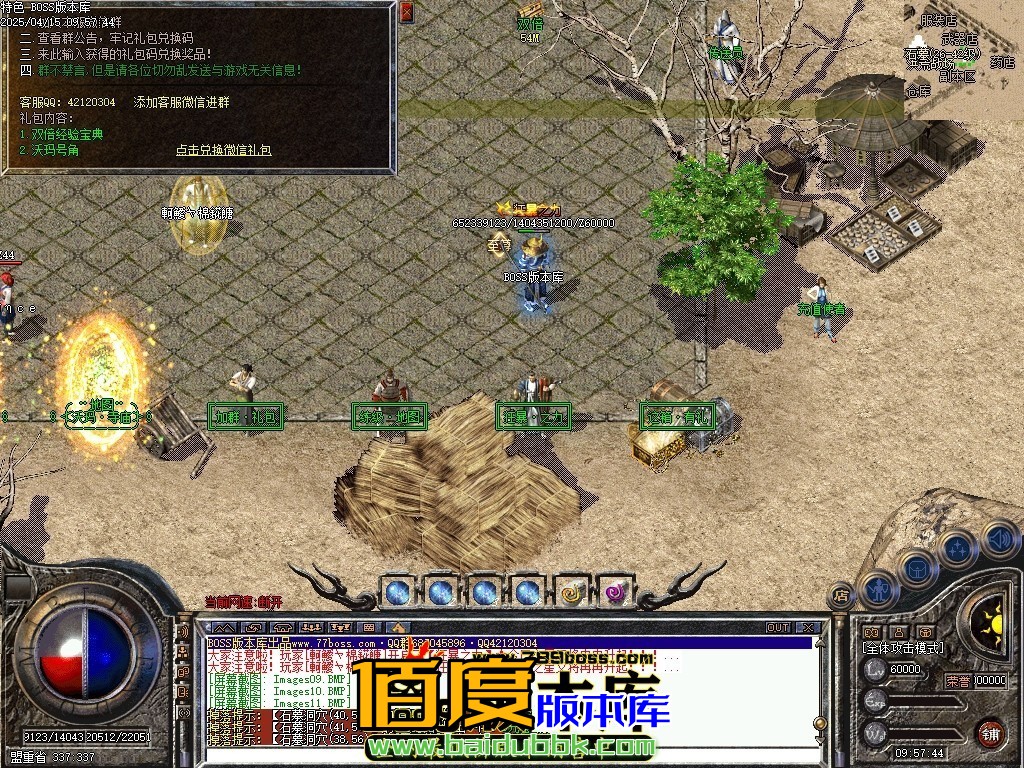Open the character equipment panel icon
This screenshot has width=1024, height=768.
click(x=880, y=588)
